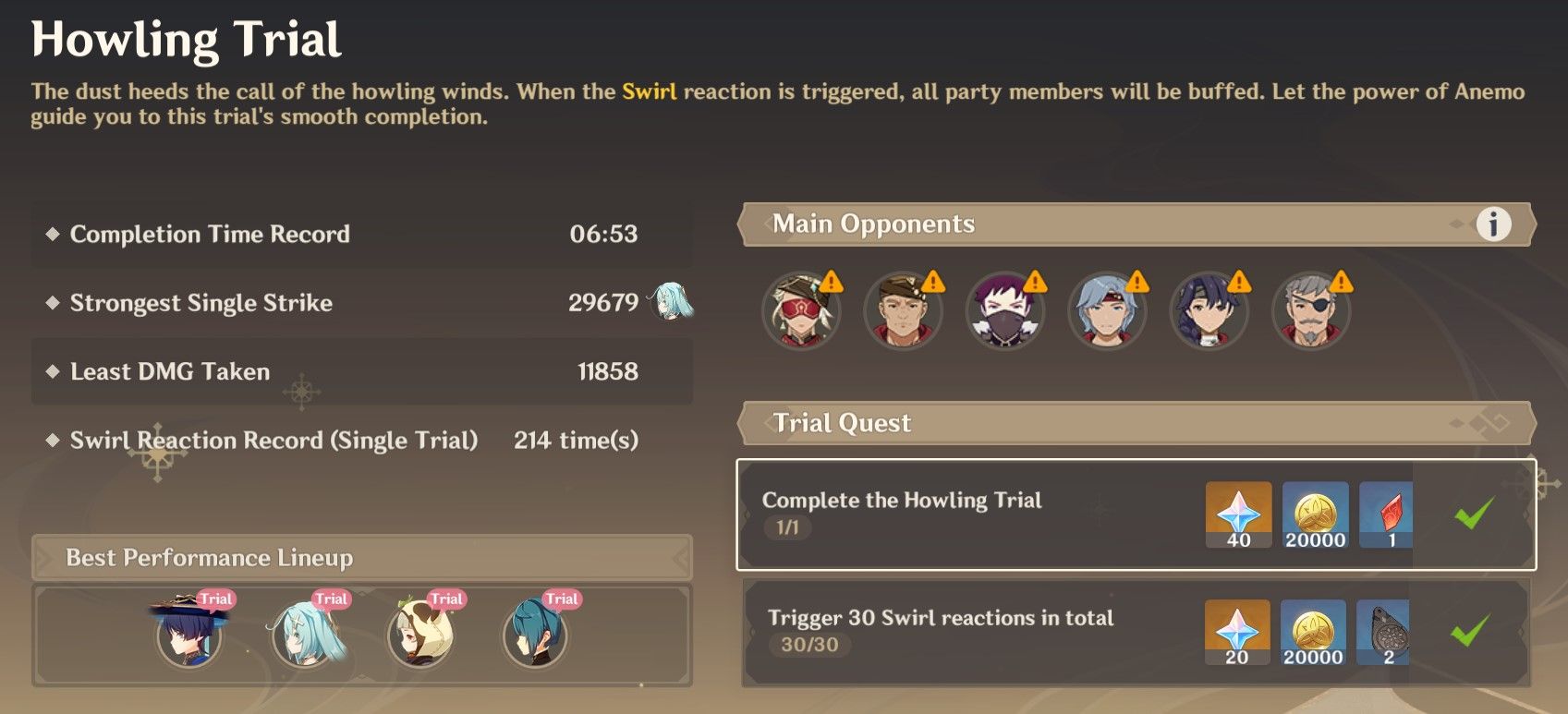Click the blue-haired headband opponent portrait

pyautogui.click(x=1107, y=311)
